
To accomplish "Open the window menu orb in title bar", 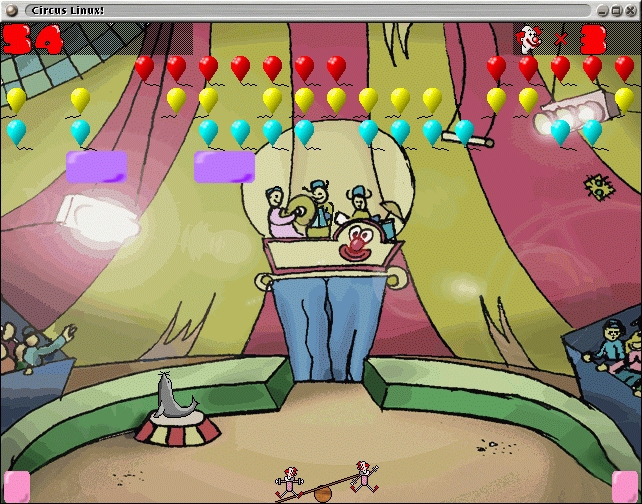I will (10, 9).
